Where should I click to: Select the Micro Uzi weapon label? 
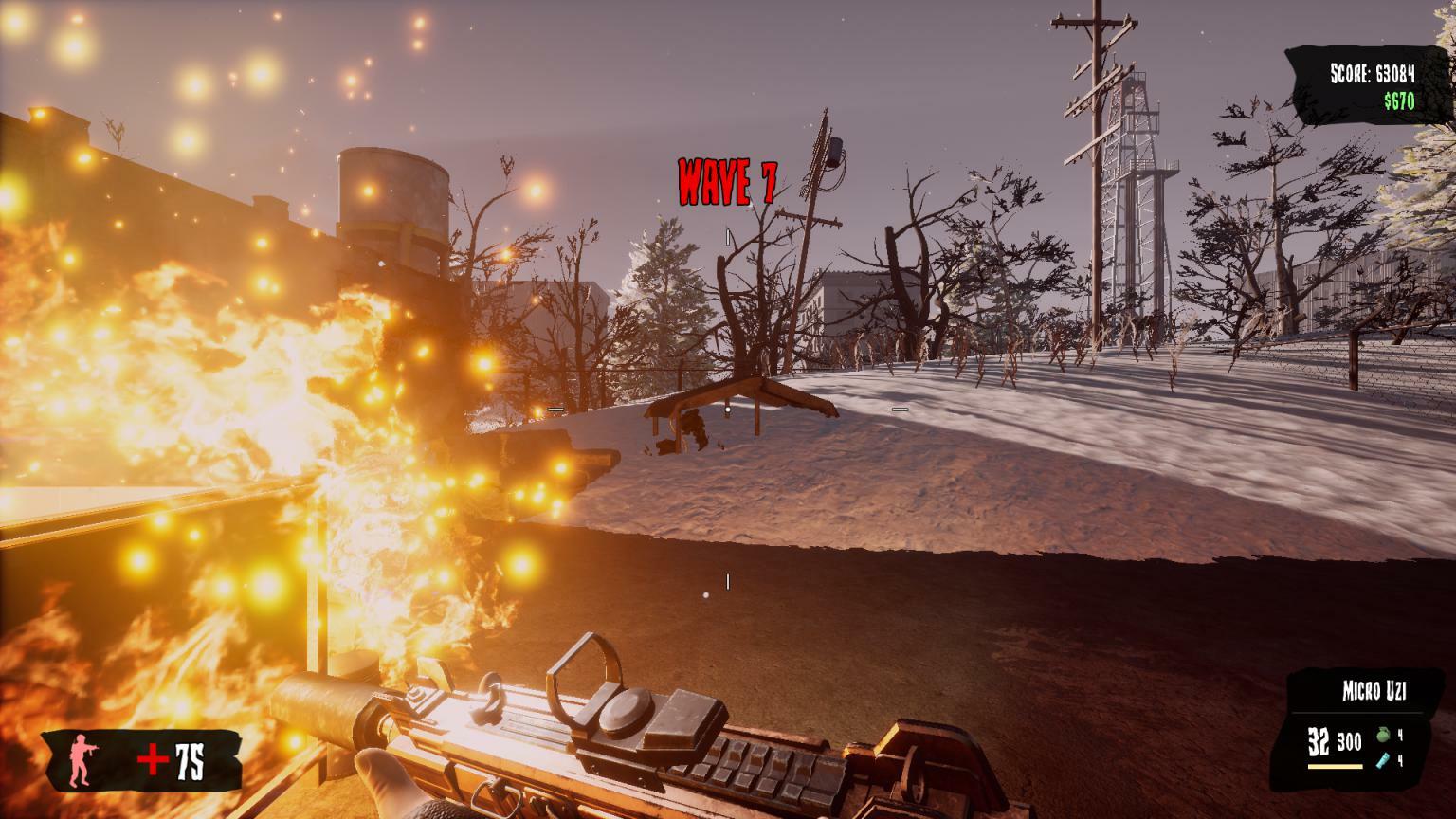[x=1374, y=692]
